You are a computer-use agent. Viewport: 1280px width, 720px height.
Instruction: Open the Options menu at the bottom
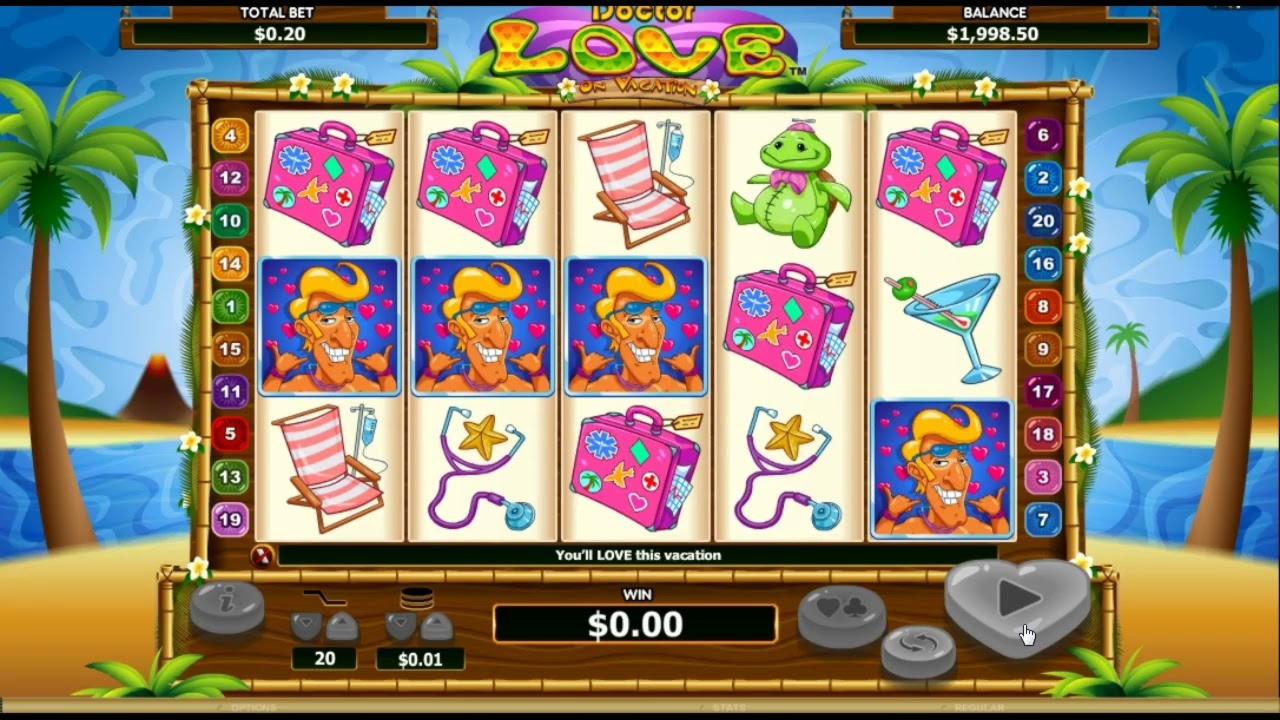[253, 708]
